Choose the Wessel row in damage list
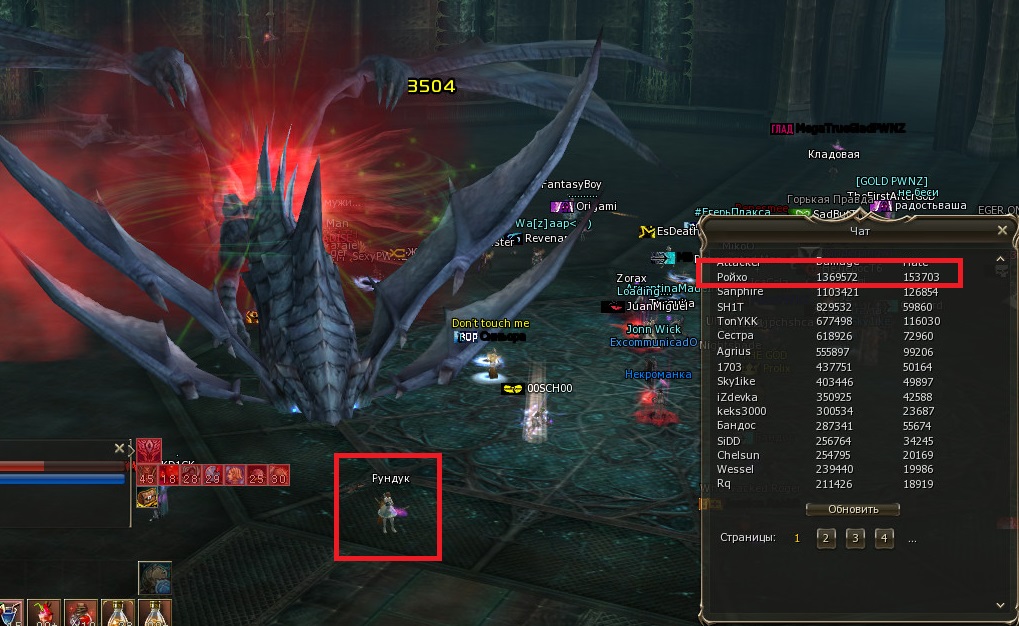This screenshot has width=1019, height=626. (x=830, y=469)
